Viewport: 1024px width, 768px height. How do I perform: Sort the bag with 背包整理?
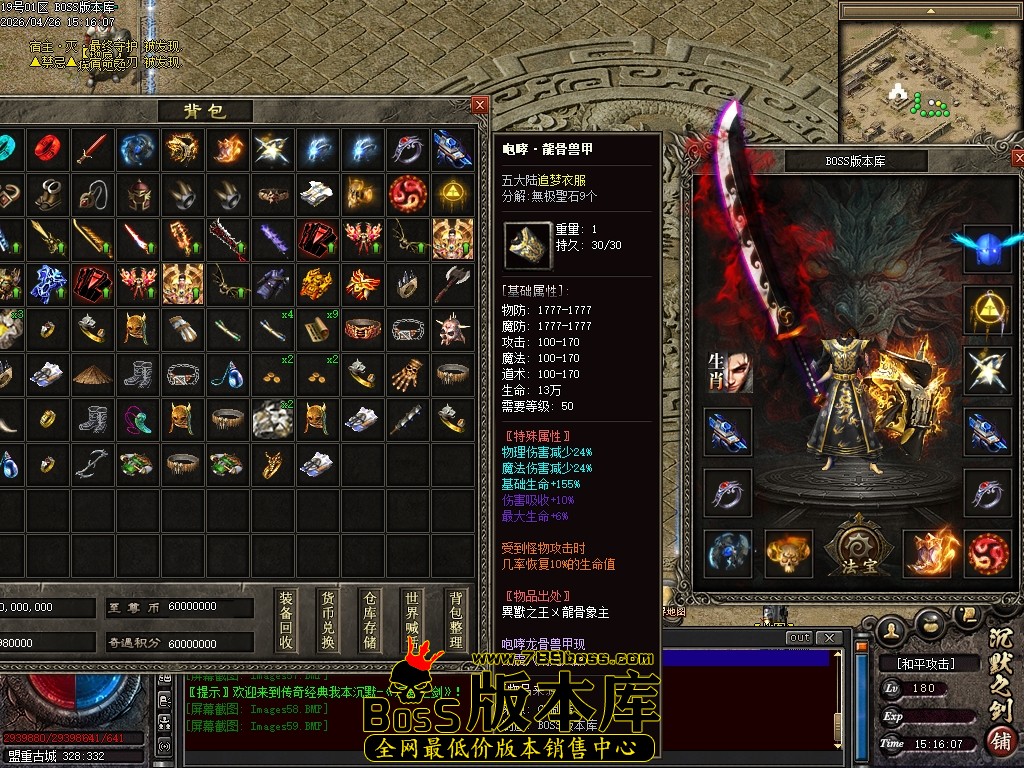pyautogui.click(x=456, y=619)
